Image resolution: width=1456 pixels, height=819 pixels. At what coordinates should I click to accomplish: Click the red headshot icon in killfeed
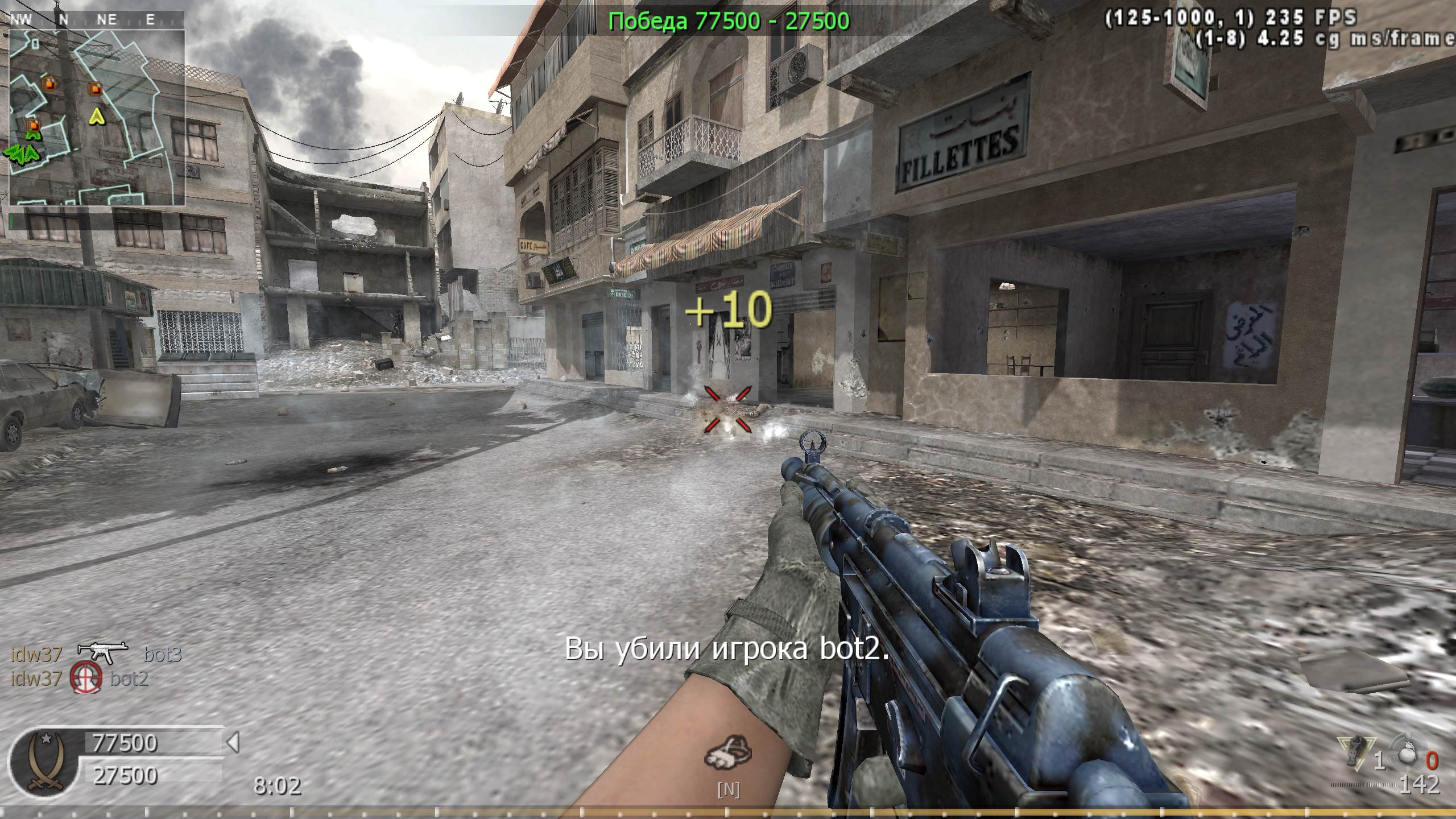pos(86,678)
